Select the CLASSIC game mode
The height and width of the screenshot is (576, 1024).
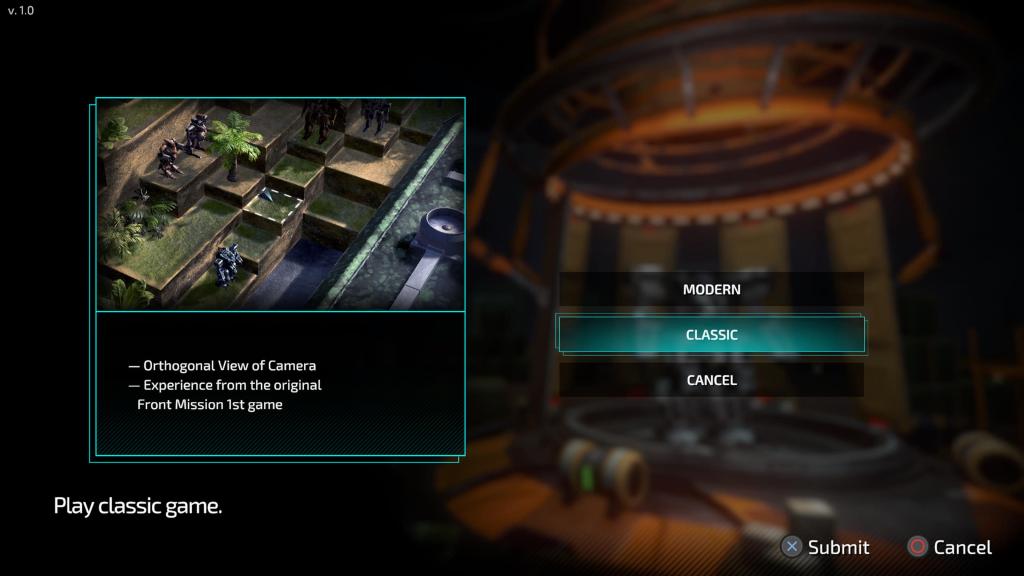point(711,335)
